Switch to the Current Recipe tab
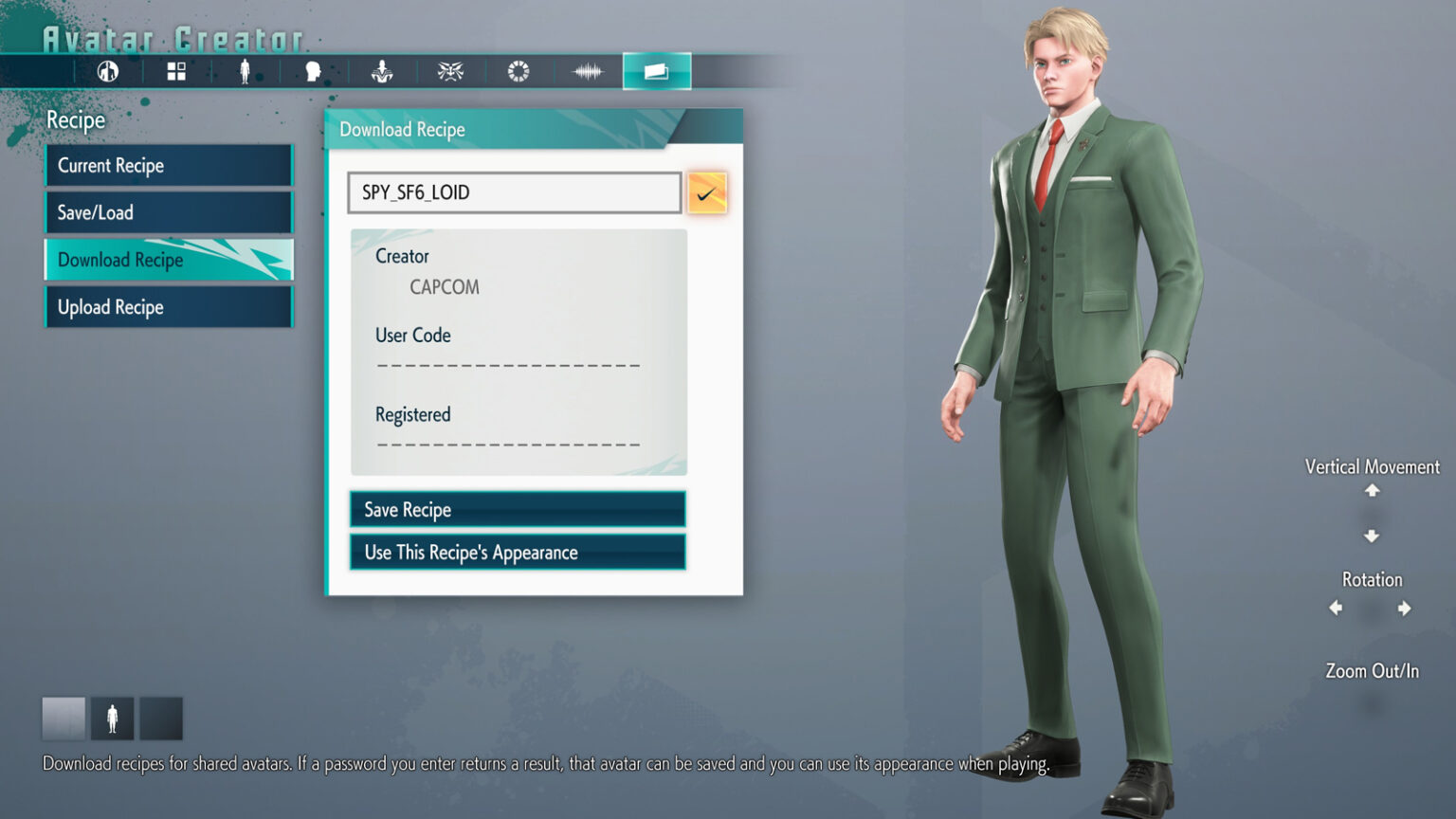The width and height of the screenshot is (1456, 819). 168,165
